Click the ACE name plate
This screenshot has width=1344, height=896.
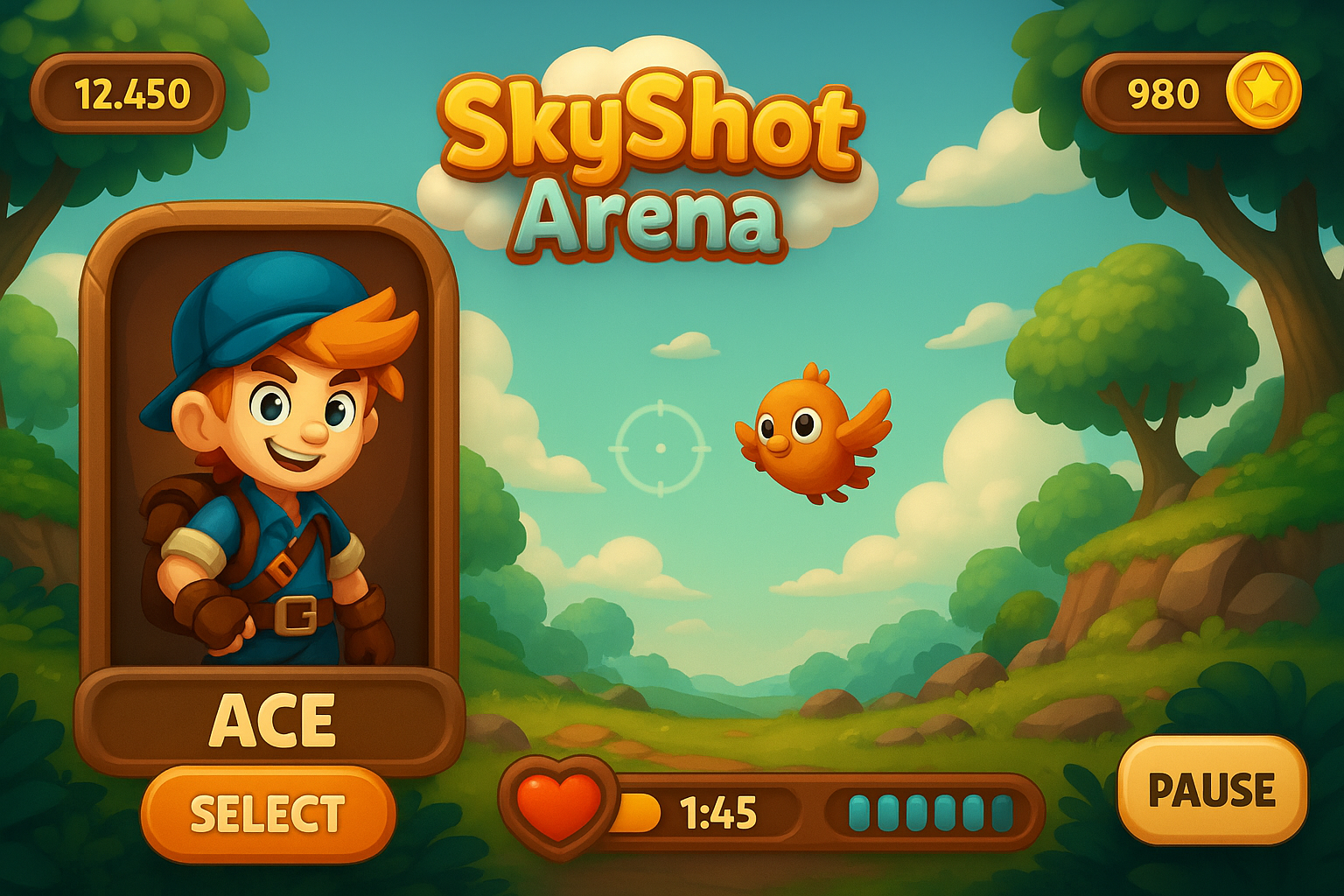(271, 717)
